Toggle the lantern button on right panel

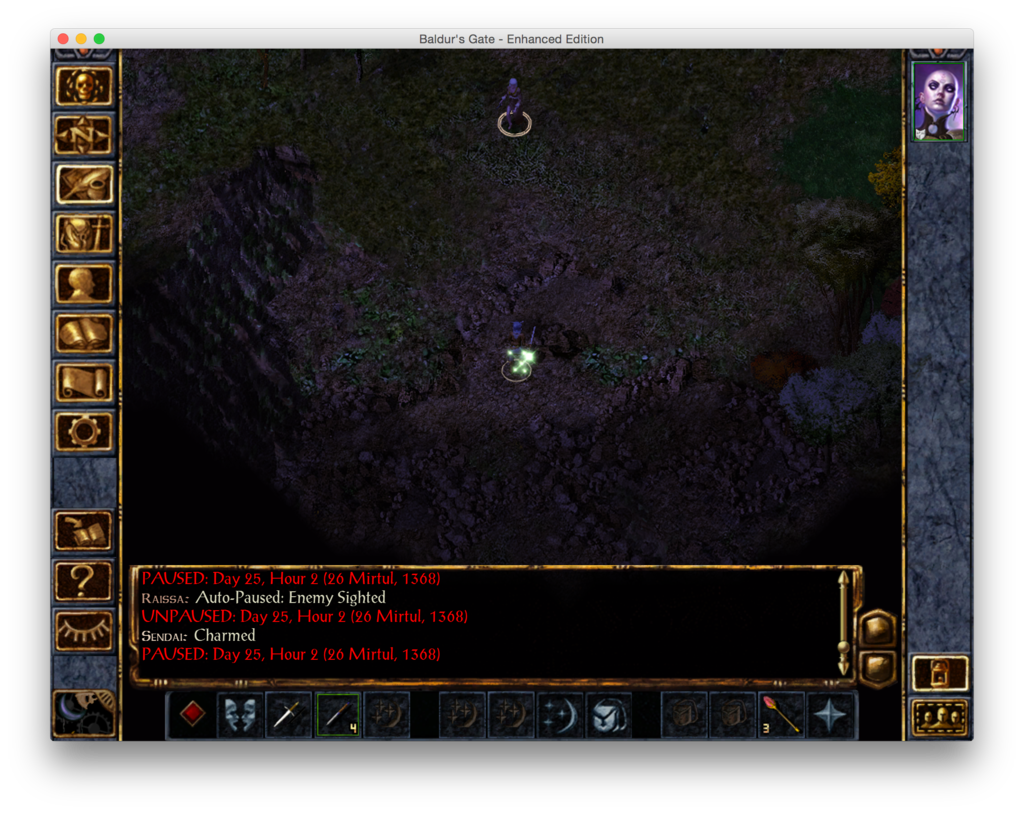[x=939, y=673]
